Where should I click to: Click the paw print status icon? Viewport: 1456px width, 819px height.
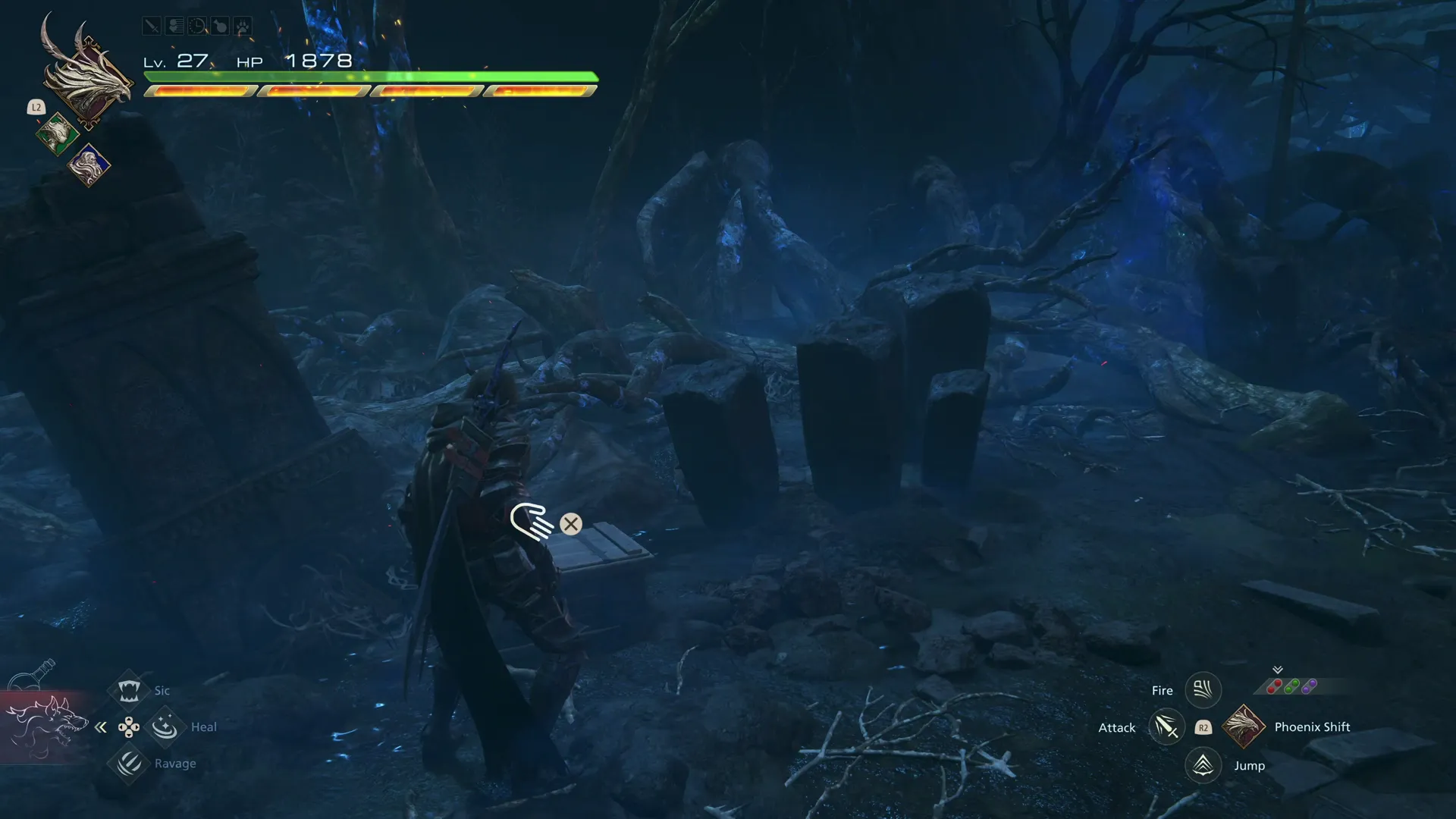pyautogui.click(x=243, y=25)
